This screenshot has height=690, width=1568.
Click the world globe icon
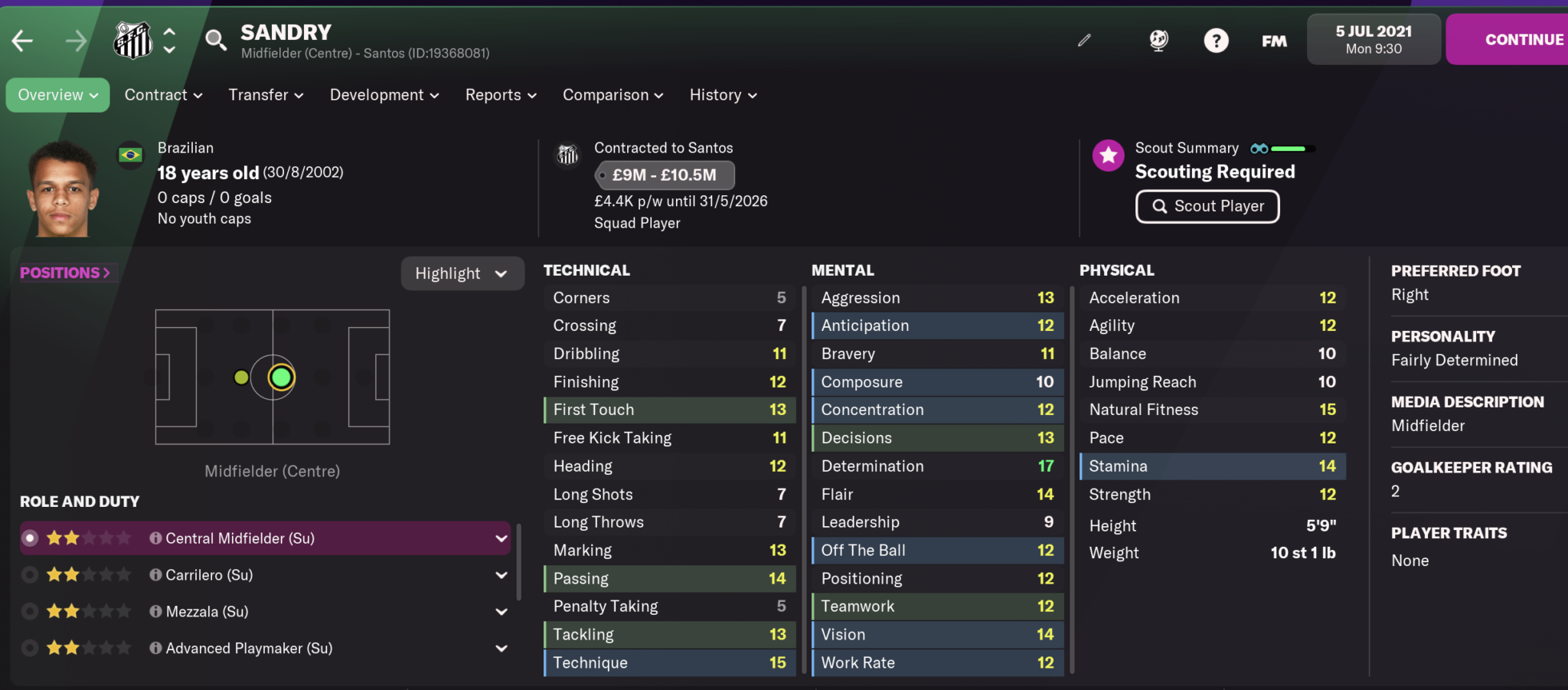(1158, 40)
